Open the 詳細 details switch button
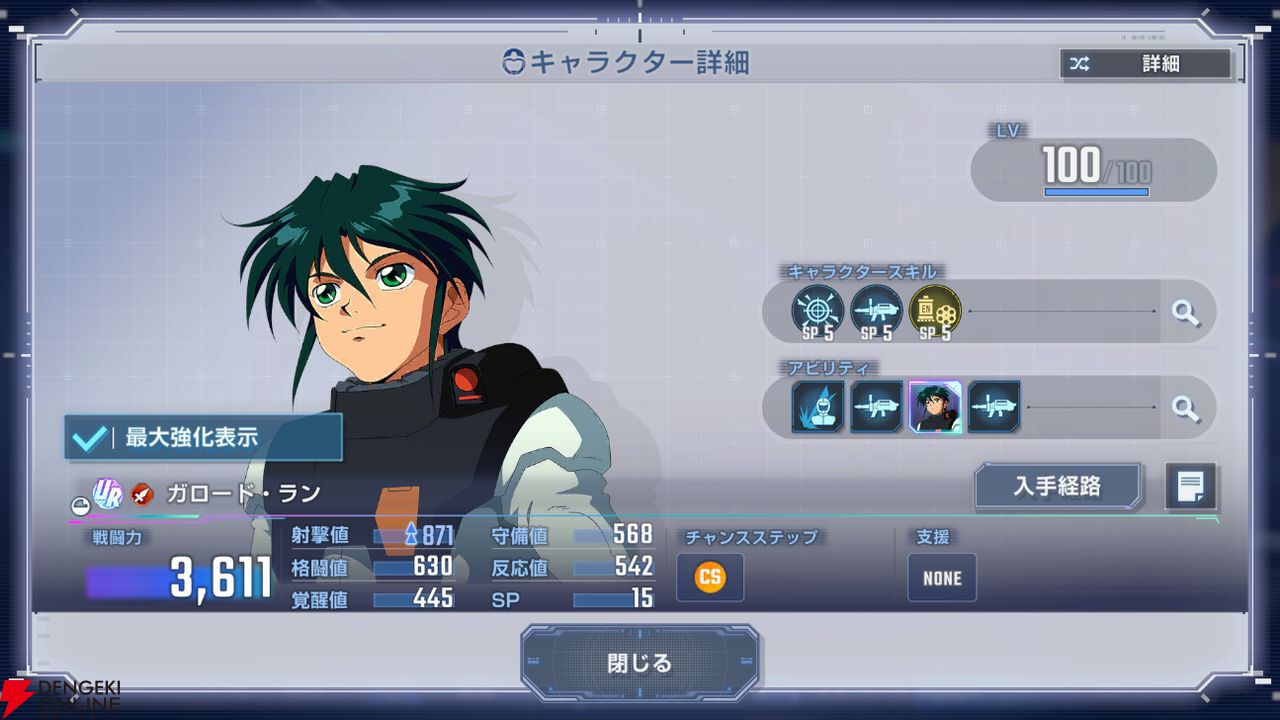Image resolution: width=1280 pixels, height=720 pixels. 1145,64
